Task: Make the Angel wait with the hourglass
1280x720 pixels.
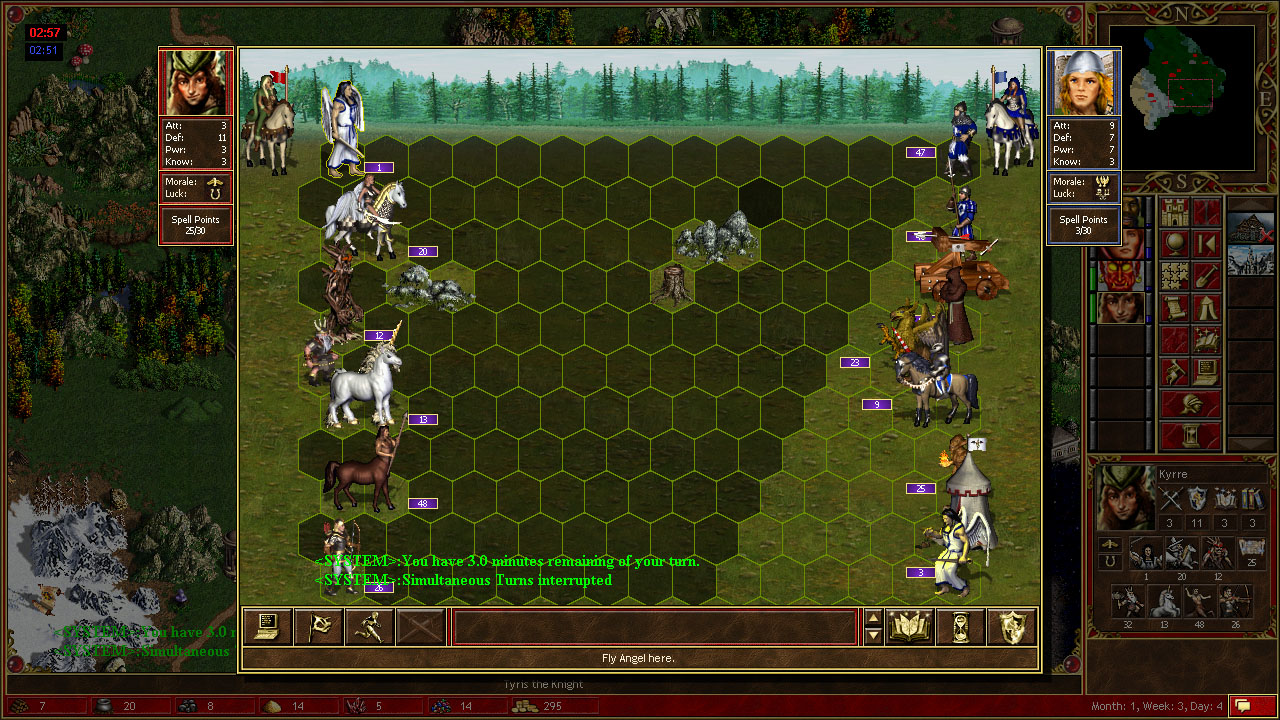Action: click(961, 627)
